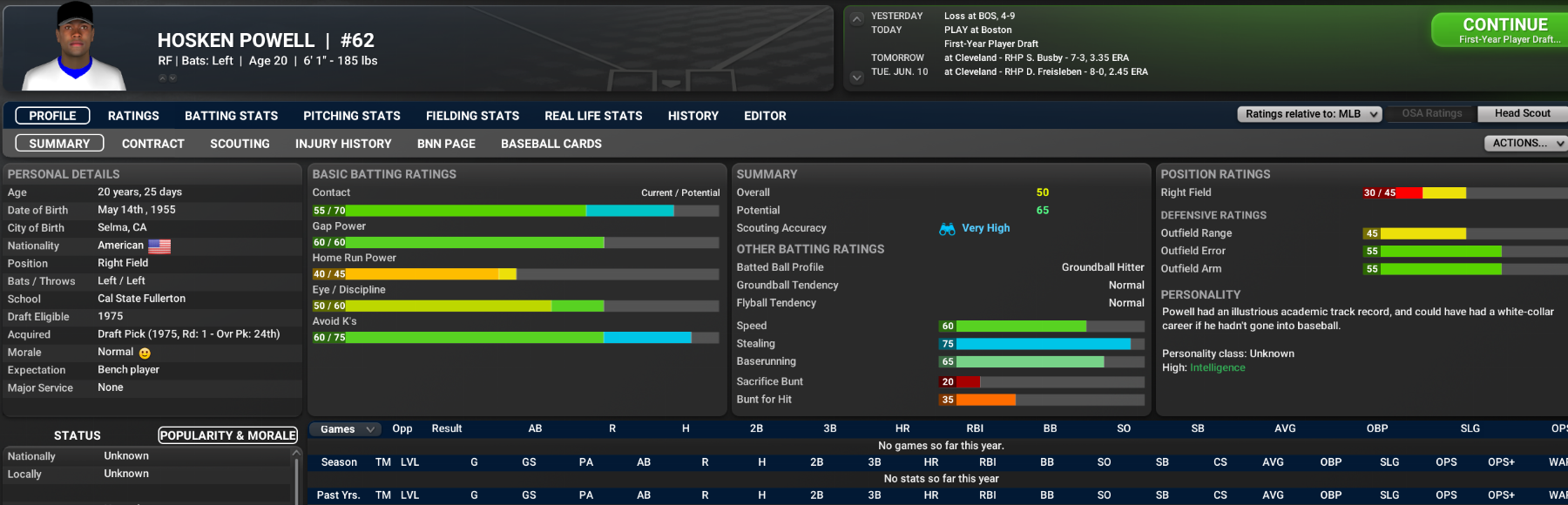Select the Head Scout ratings toggle
Viewport: 1568px width, 505px height.
pos(1522,113)
